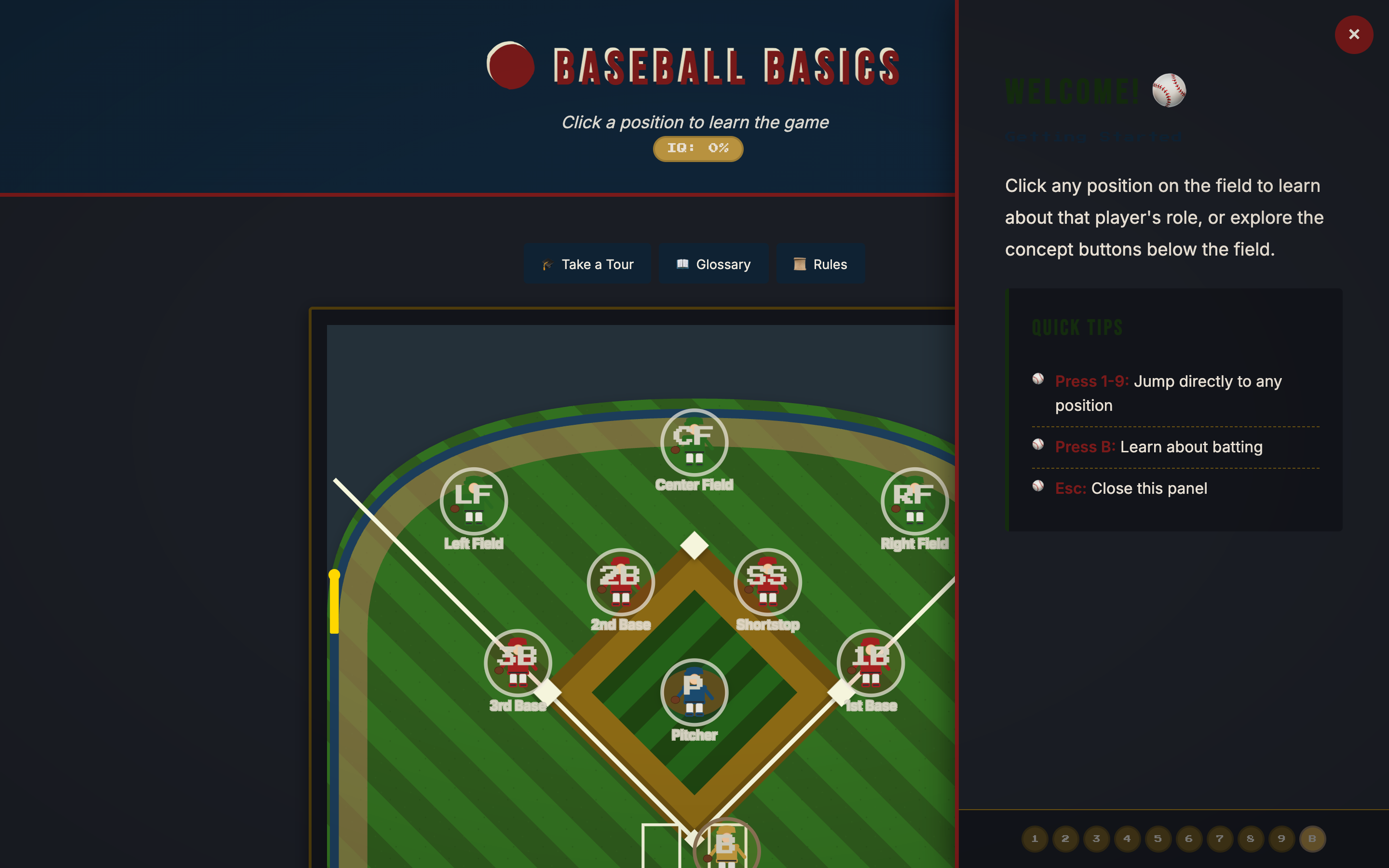Jump to position 9 using the number button

click(1282, 838)
